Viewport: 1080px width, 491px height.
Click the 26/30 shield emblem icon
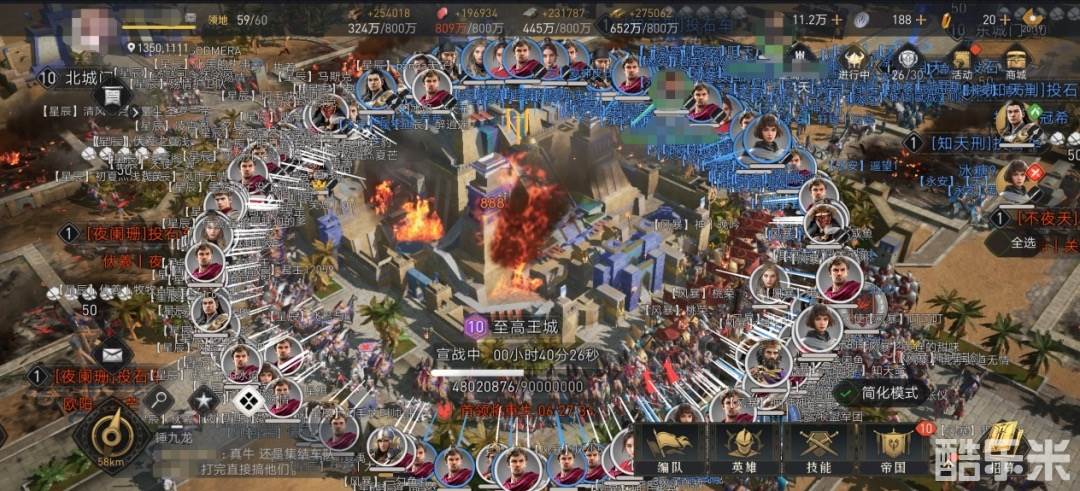tap(907, 60)
